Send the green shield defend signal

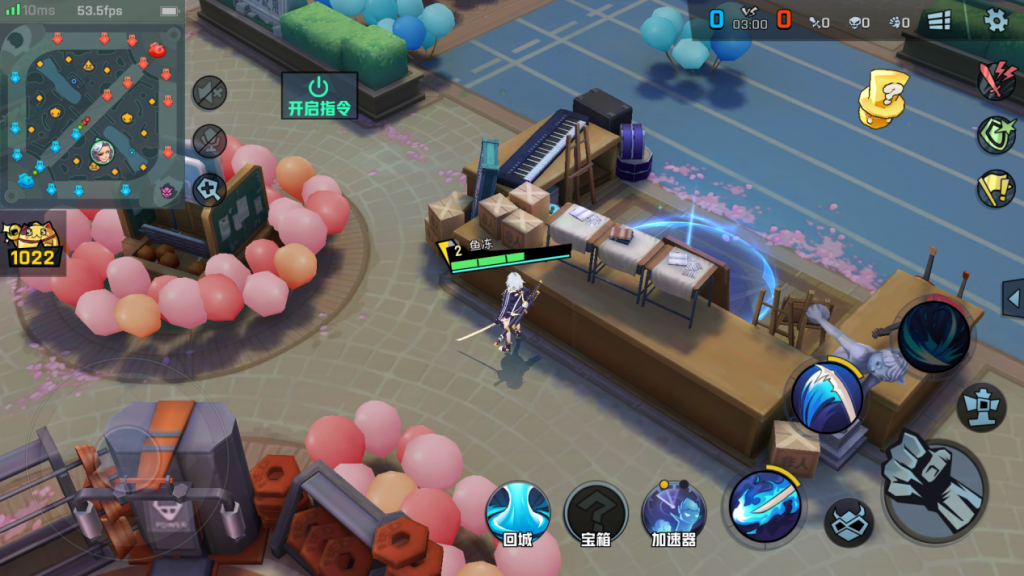(x=996, y=134)
